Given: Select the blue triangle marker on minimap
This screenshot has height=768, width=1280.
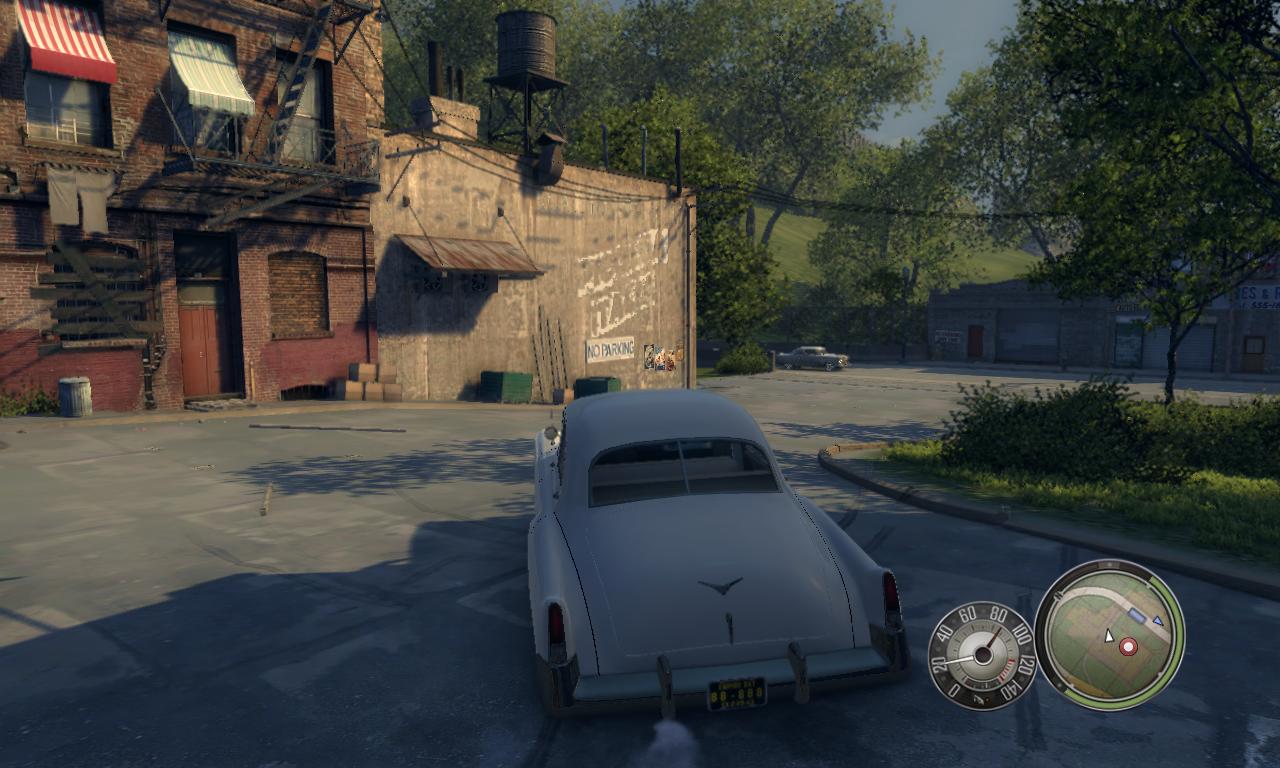Looking at the screenshot, I should tap(1157, 621).
